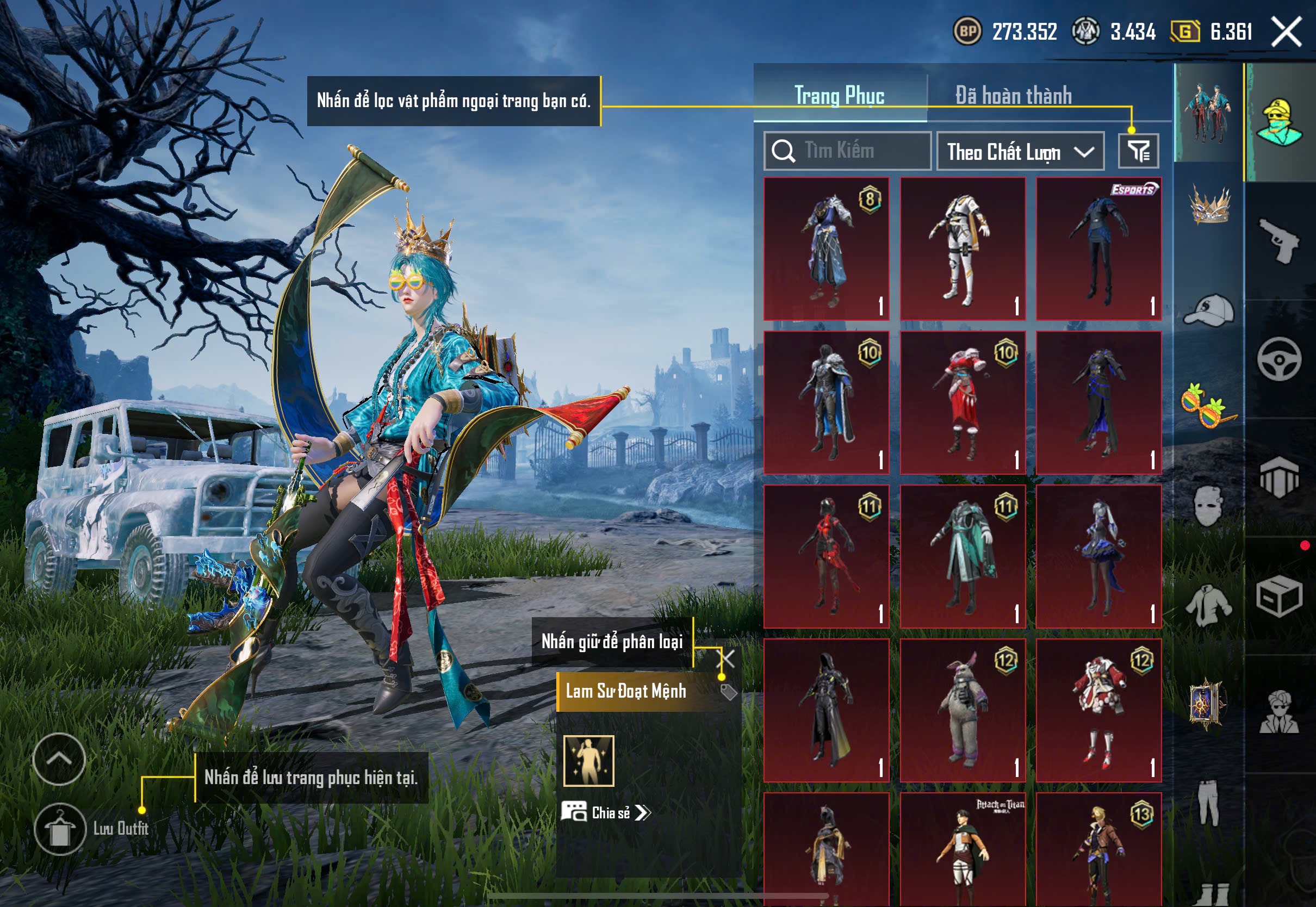Image resolution: width=1316 pixels, height=907 pixels.
Task: Choose the Esports-tagged dark outfit
Action: (x=1098, y=249)
